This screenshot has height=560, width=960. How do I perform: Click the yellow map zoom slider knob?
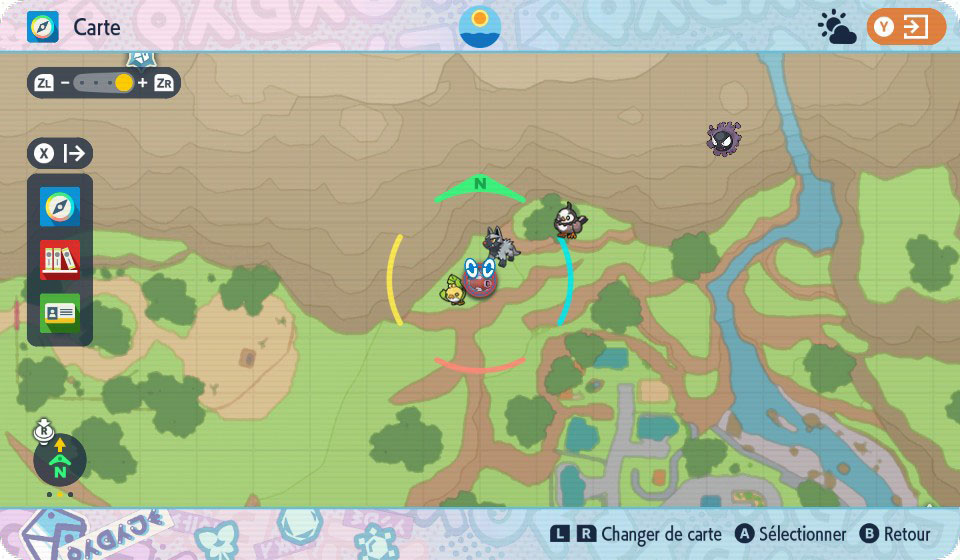124,83
